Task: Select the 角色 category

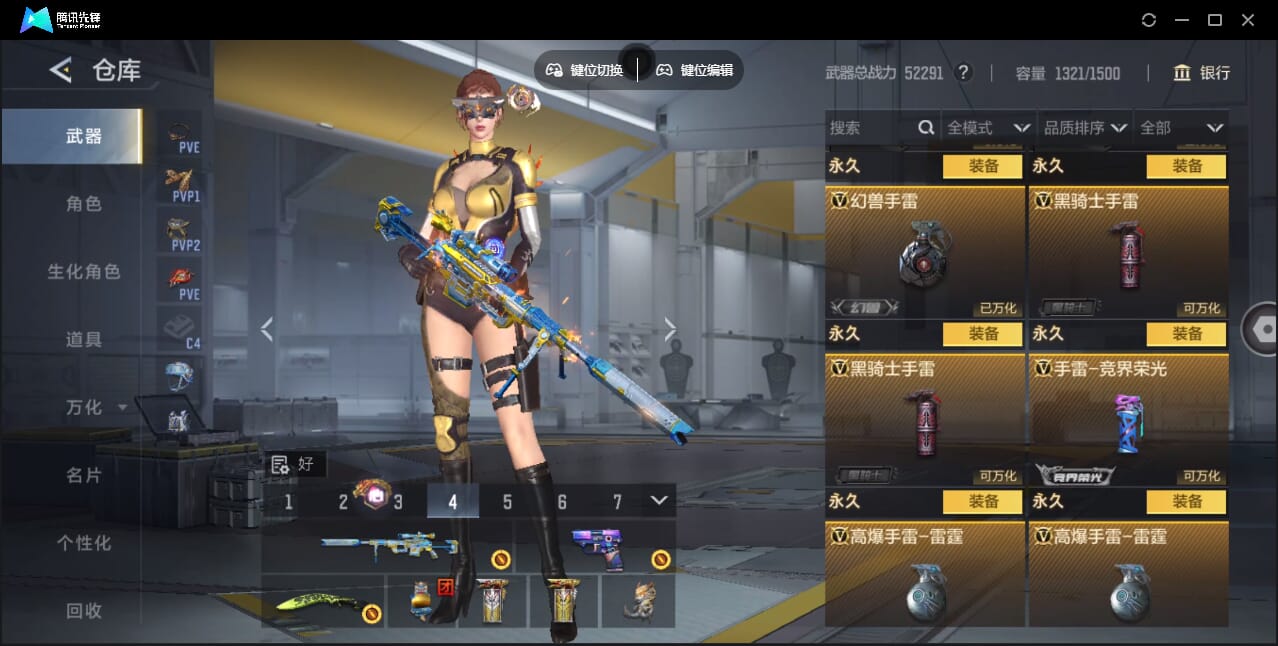Action: (84, 204)
